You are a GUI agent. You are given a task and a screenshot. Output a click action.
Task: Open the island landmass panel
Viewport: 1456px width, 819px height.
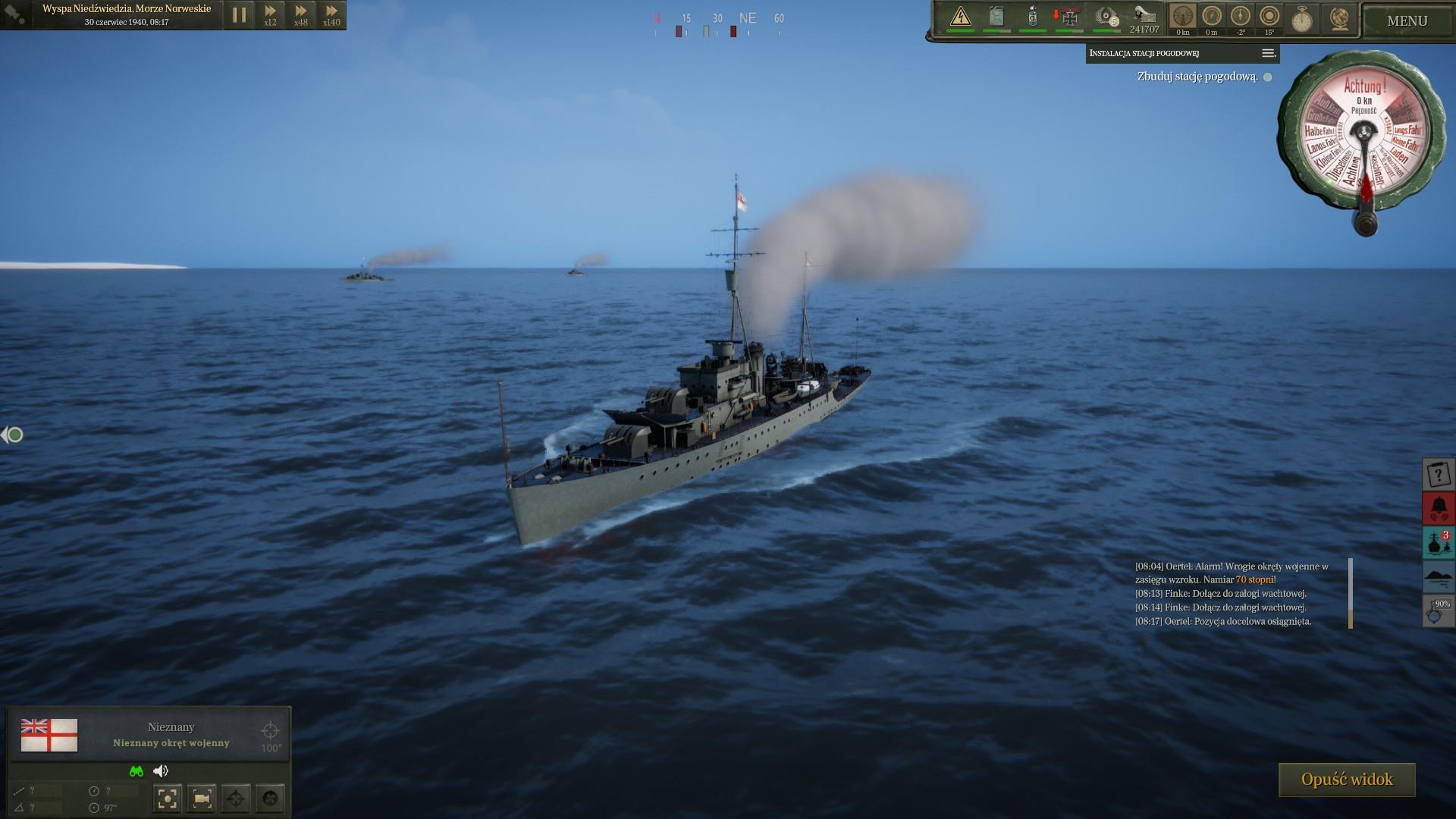1438,576
